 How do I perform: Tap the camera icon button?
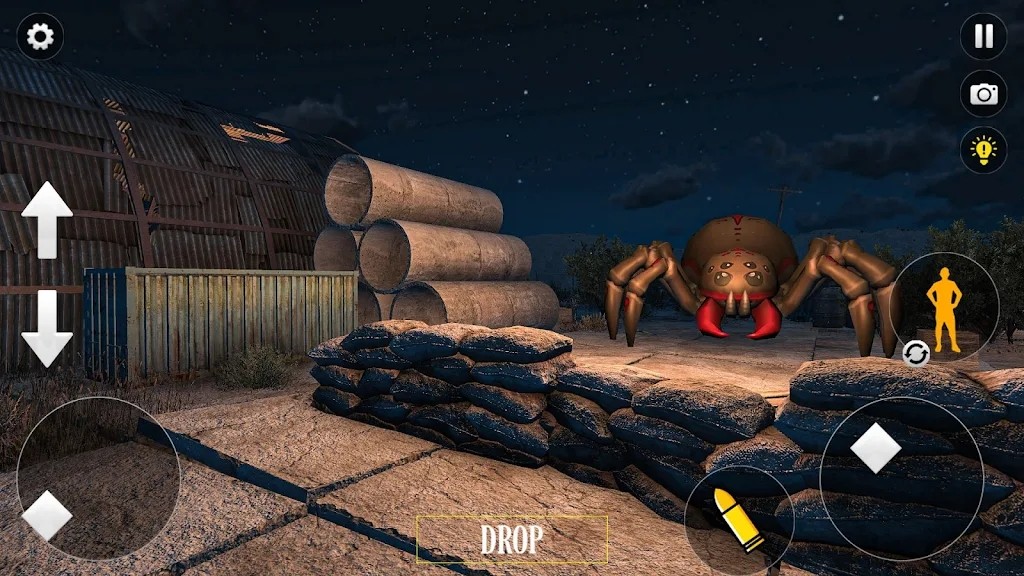tap(984, 94)
